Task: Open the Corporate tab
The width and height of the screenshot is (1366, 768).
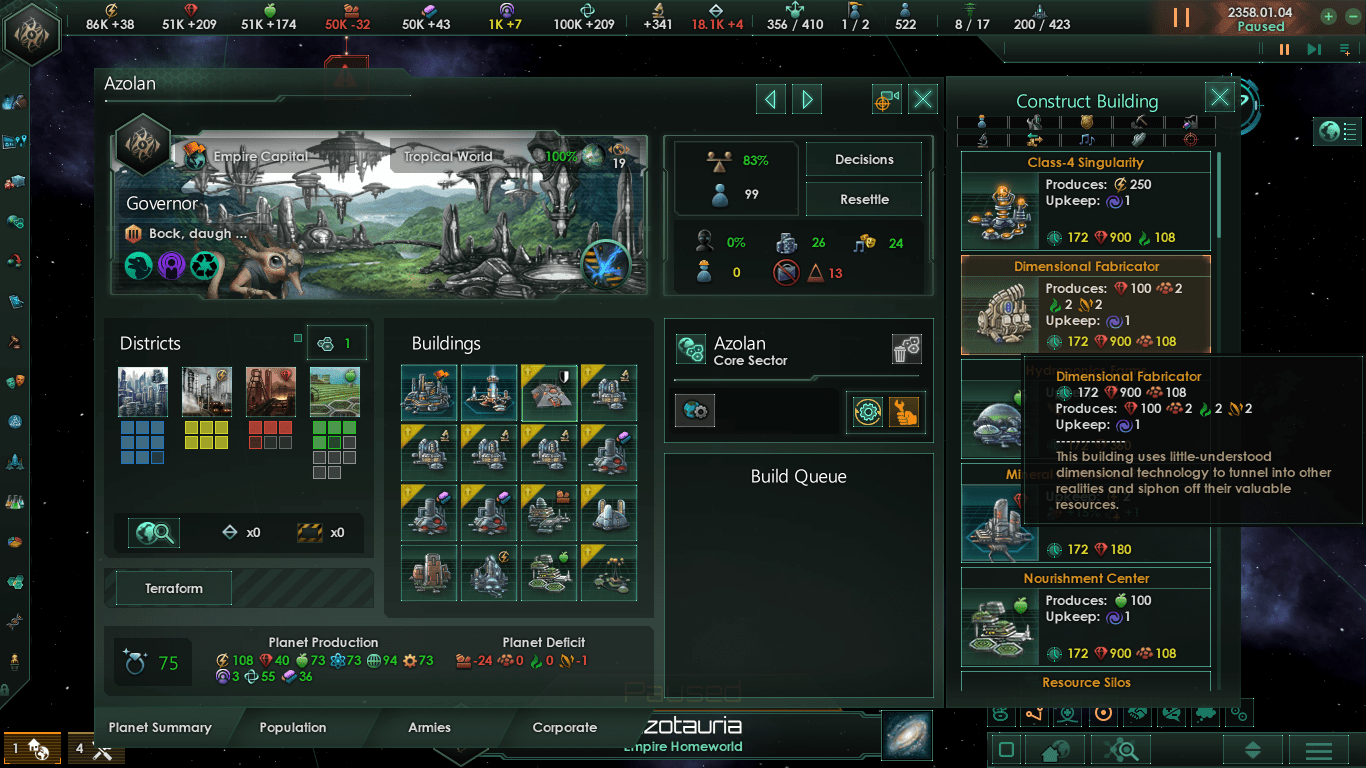Action: tap(564, 727)
